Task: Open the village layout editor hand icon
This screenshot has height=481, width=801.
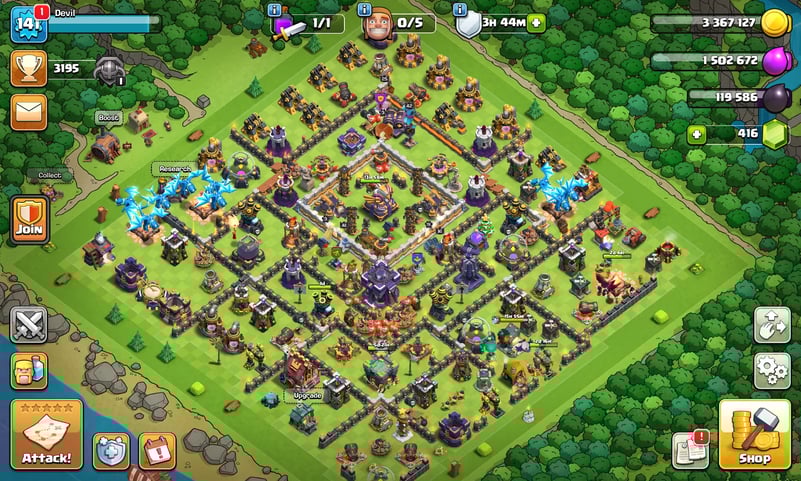Action: pyautogui.click(x=771, y=326)
